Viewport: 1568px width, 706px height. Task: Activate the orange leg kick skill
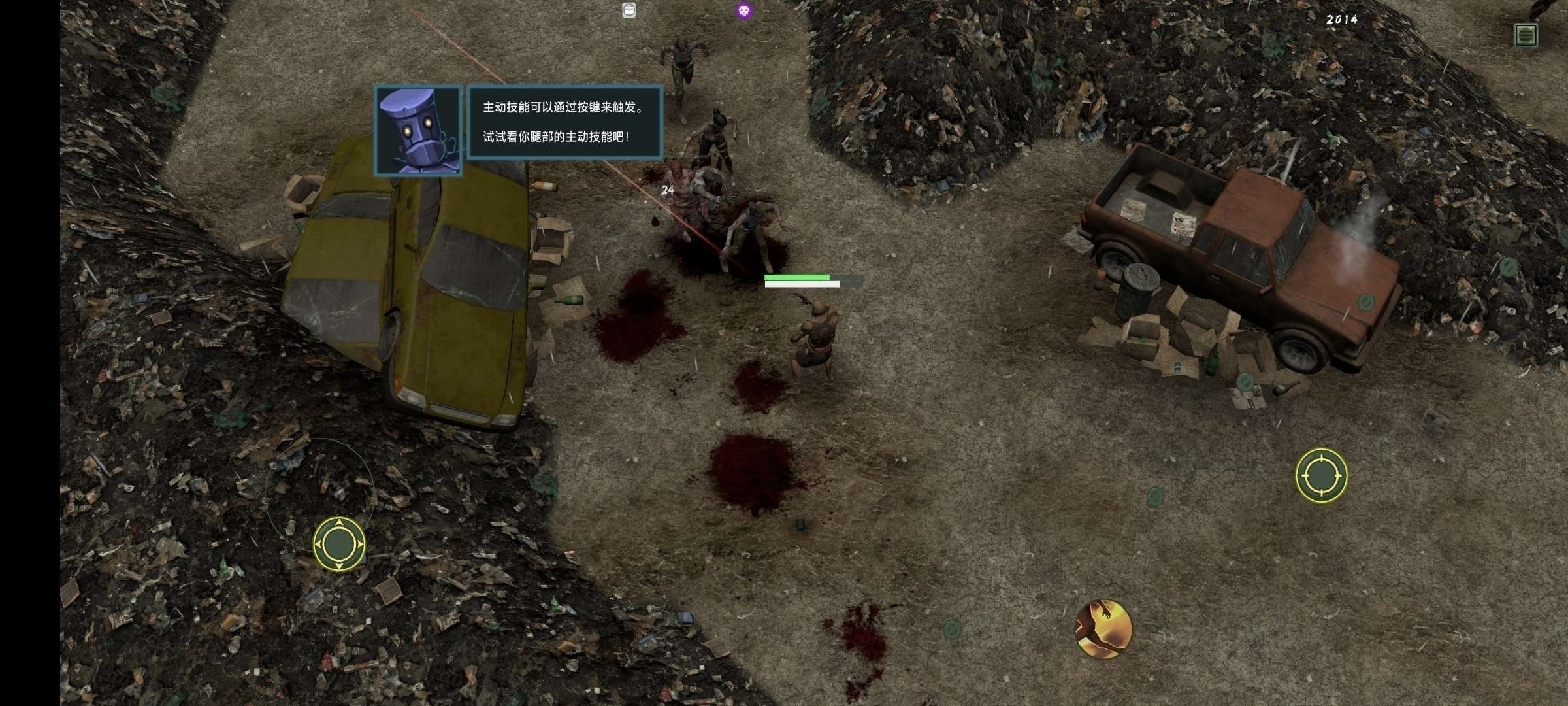[x=1103, y=629]
